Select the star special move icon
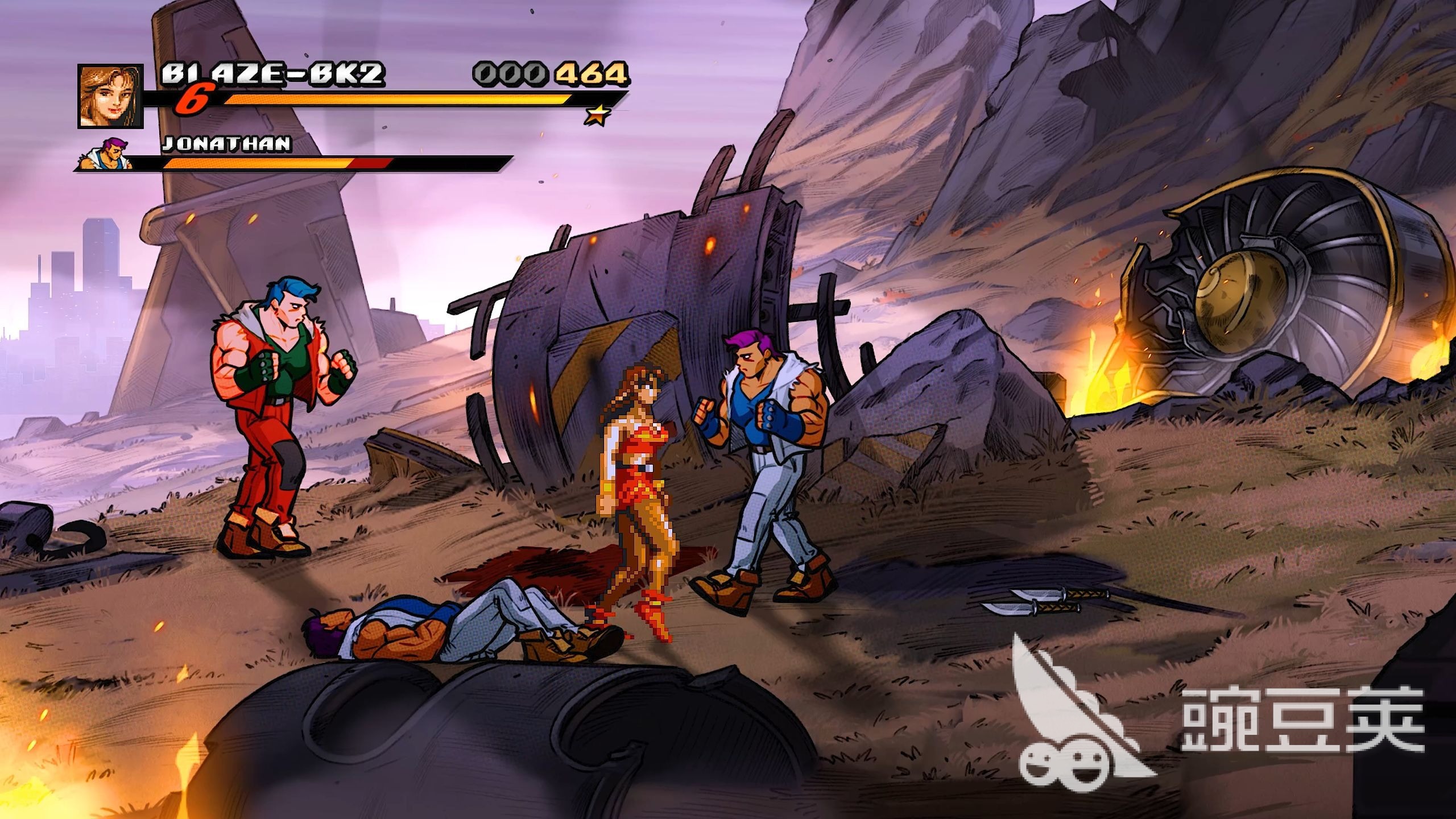This screenshot has height=819, width=1456. pos(597,115)
